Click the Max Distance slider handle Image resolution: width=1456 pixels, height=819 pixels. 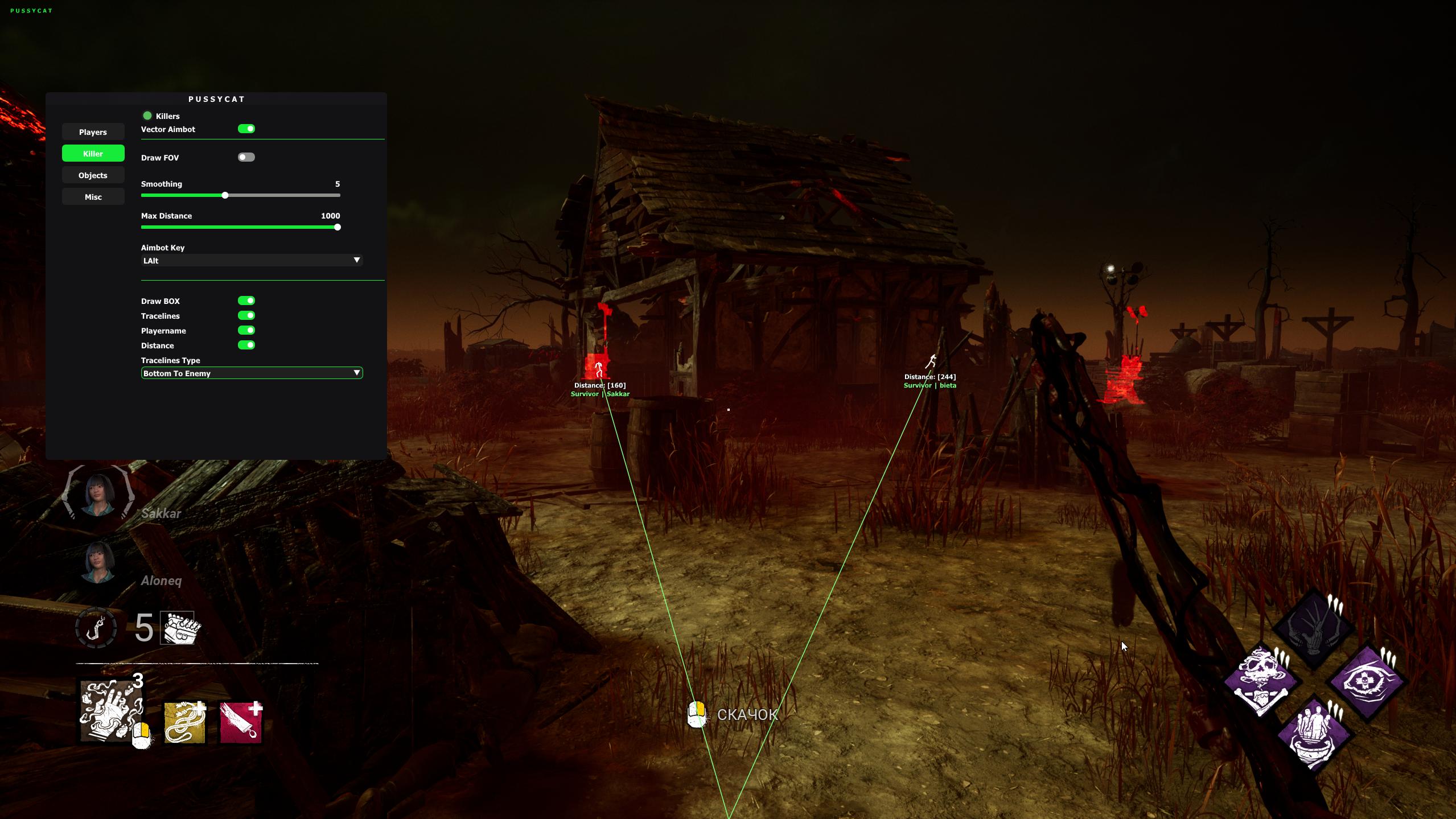tap(338, 228)
